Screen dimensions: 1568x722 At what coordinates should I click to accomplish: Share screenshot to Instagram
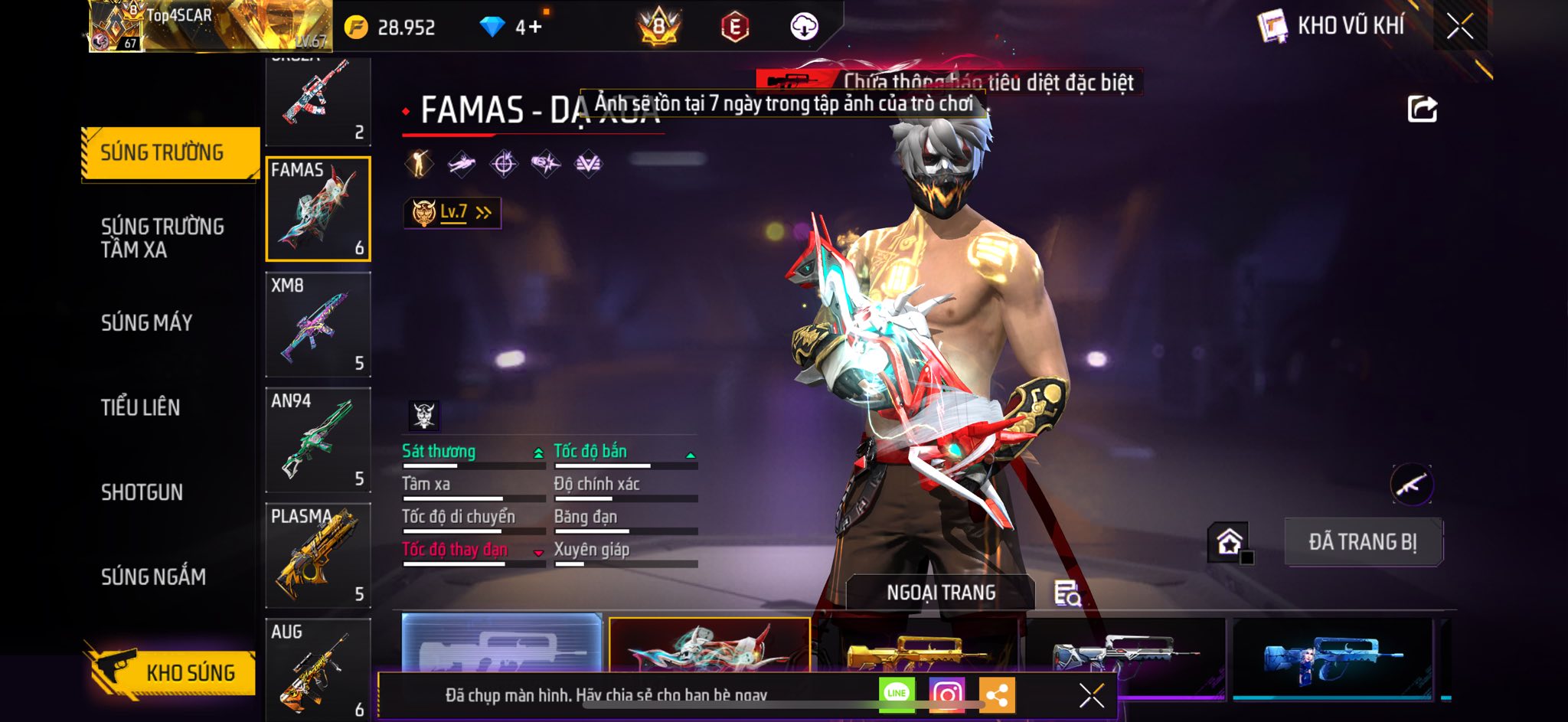[x=946, y=694]
